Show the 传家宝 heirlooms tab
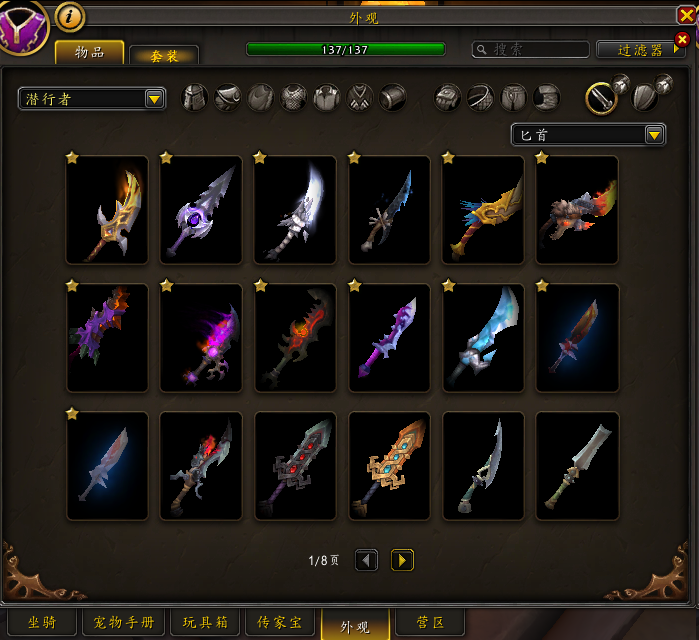Image resolution: width=699 pixels, height=640 pixels. [x=281, y=623]
